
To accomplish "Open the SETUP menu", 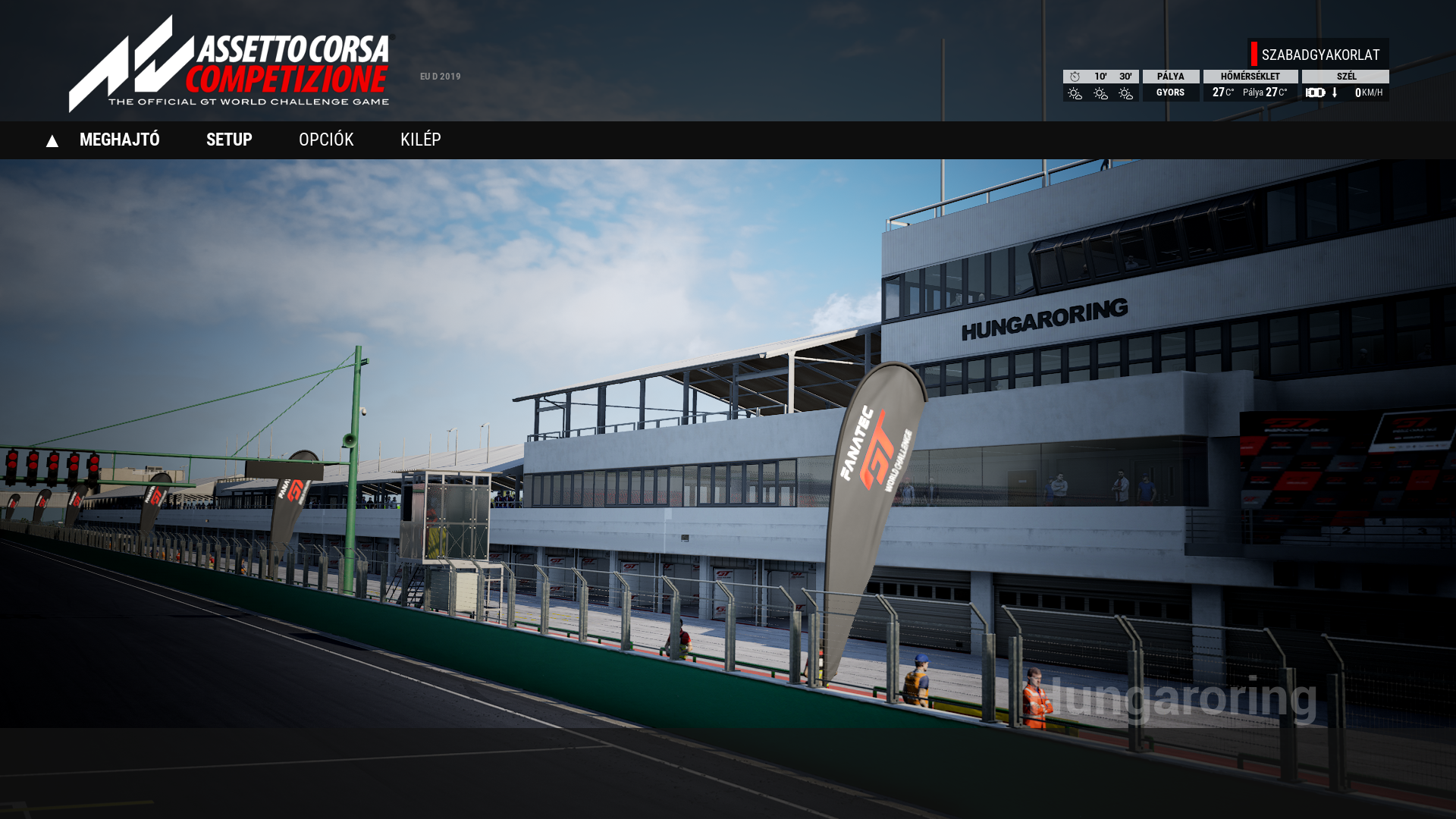I will point(229,140).
